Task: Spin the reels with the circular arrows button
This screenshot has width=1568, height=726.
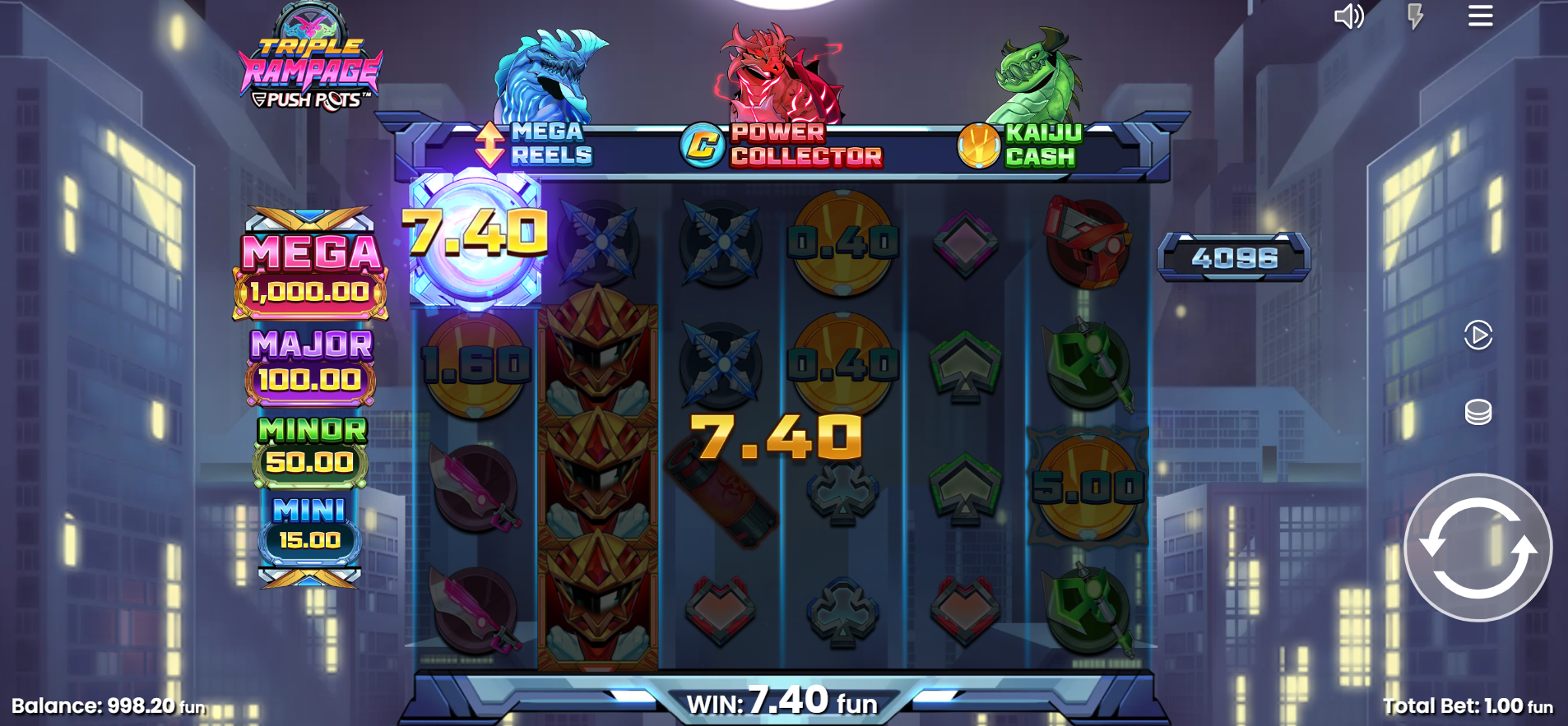Action: (1478, 548)
